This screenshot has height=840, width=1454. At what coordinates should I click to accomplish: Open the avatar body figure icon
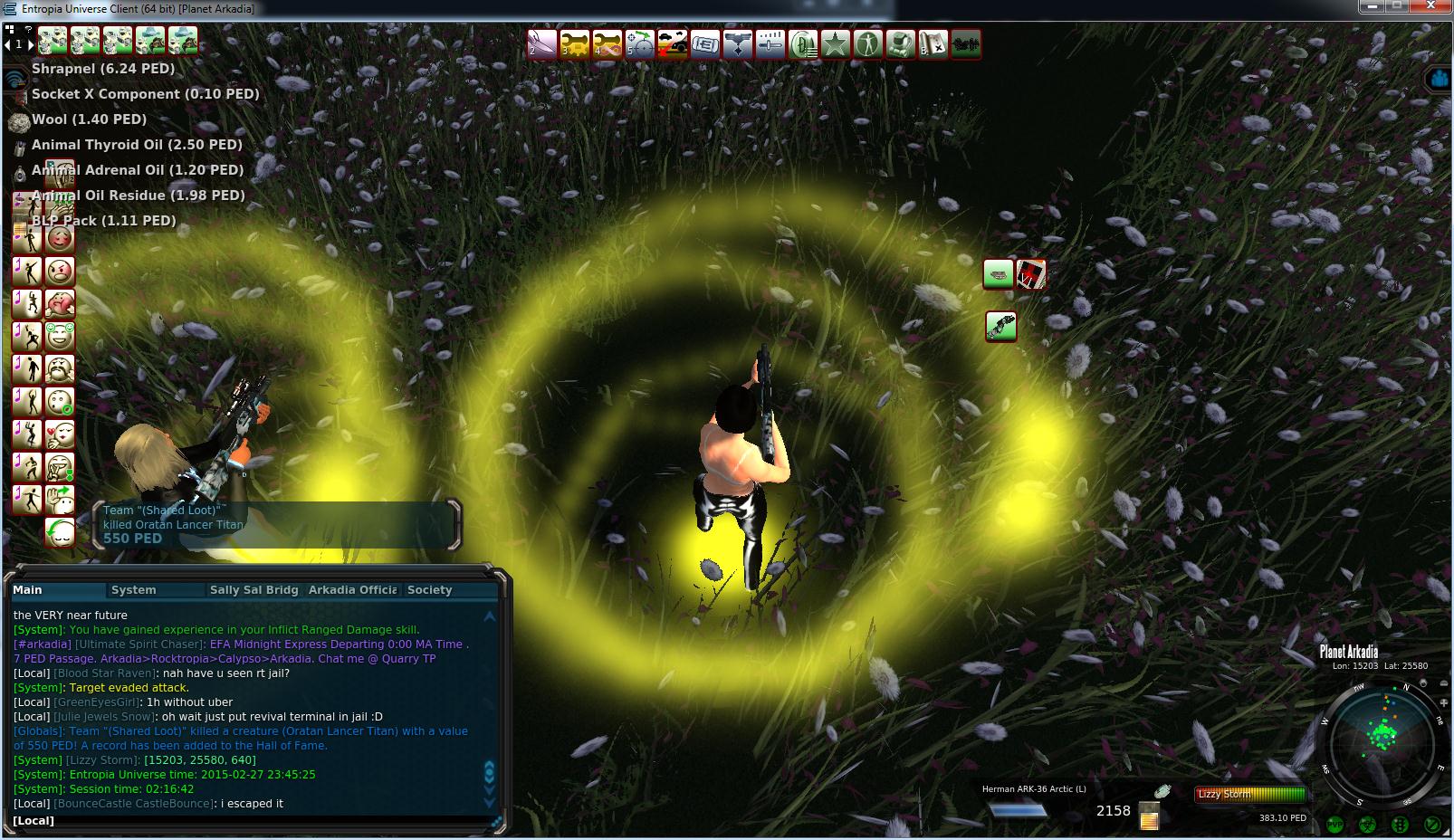pos(867,43)
